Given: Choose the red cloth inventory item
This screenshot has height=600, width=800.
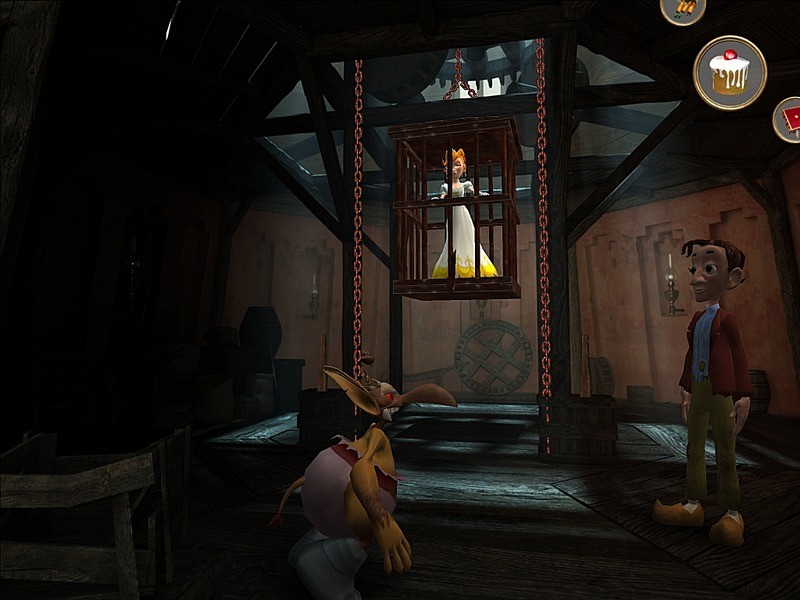Looking at the screenshot, I should (789, 121).
